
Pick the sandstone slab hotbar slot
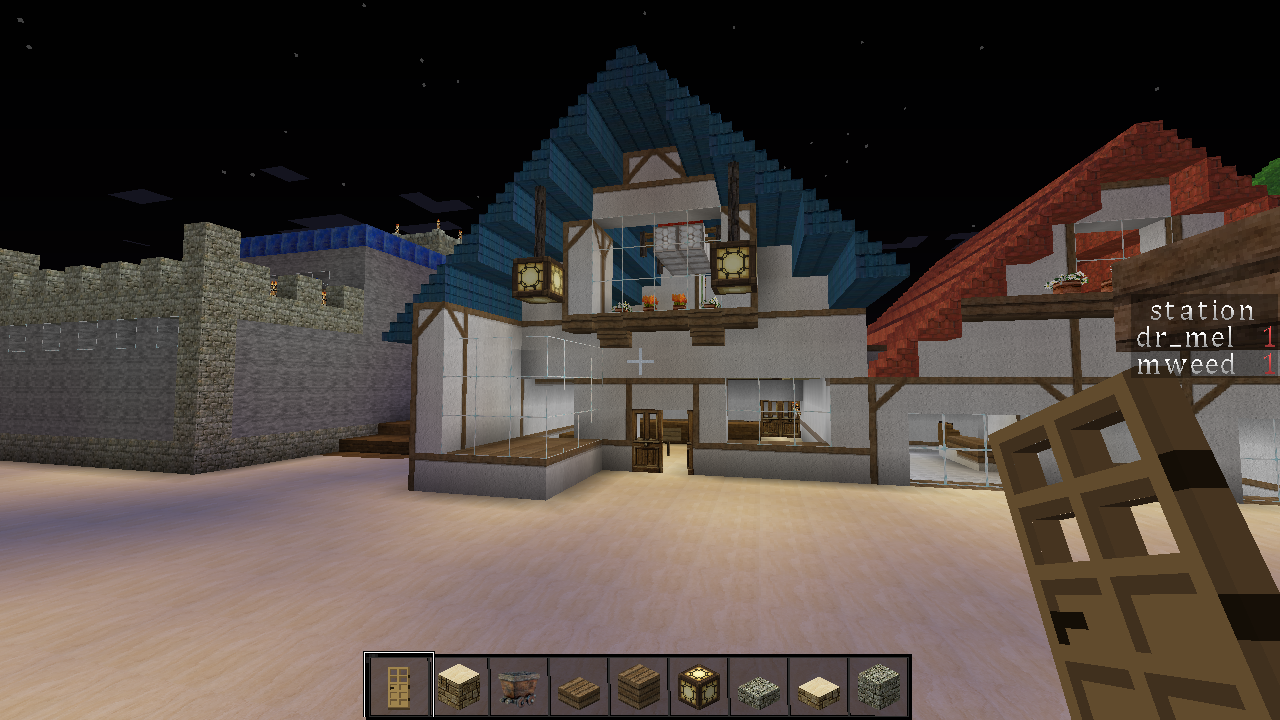(819, 686)
